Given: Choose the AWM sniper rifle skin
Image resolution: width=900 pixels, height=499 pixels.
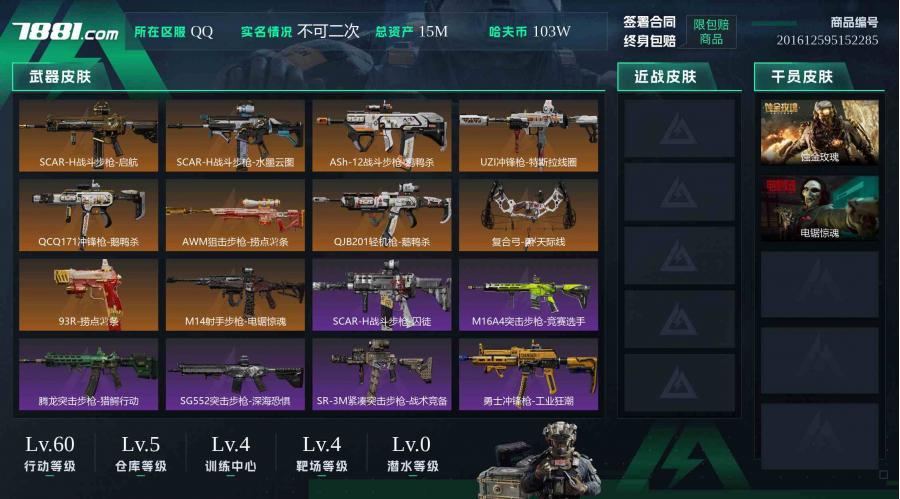Looking at the screenshot, I should coord(235,214).
